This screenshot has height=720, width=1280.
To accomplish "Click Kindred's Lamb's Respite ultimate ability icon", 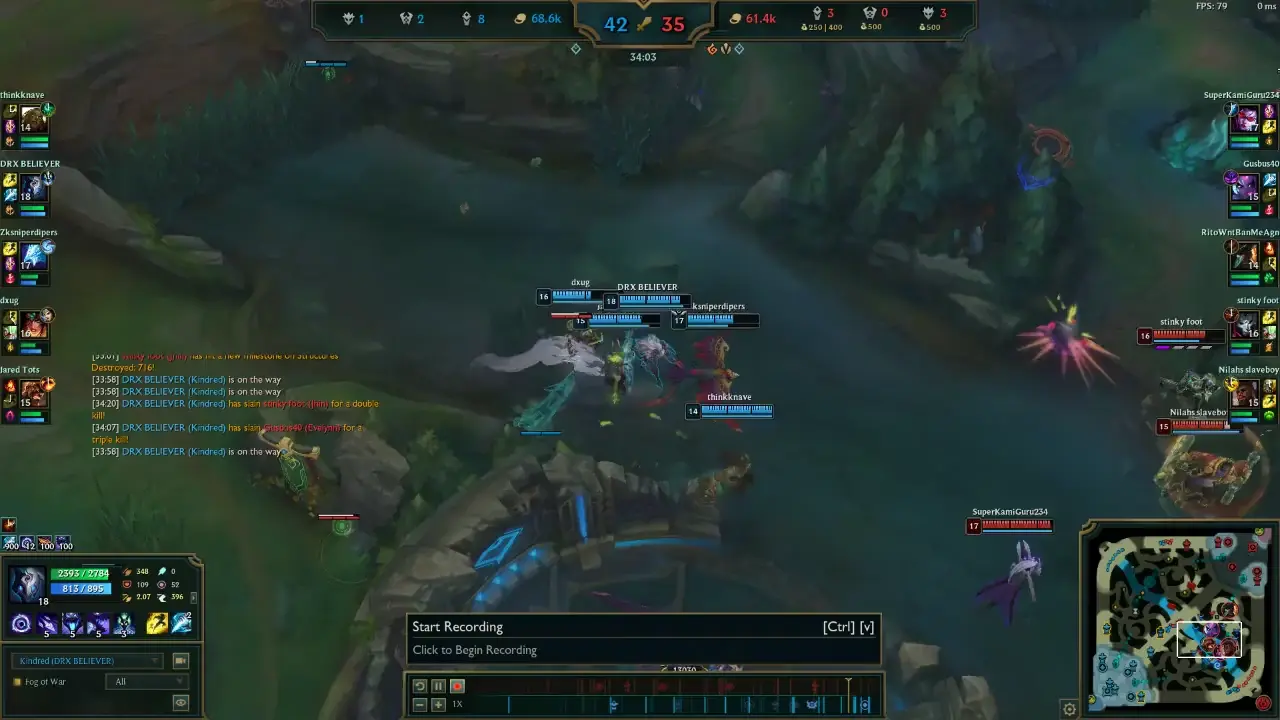I will pyautogui.click(x=125, y=622).
